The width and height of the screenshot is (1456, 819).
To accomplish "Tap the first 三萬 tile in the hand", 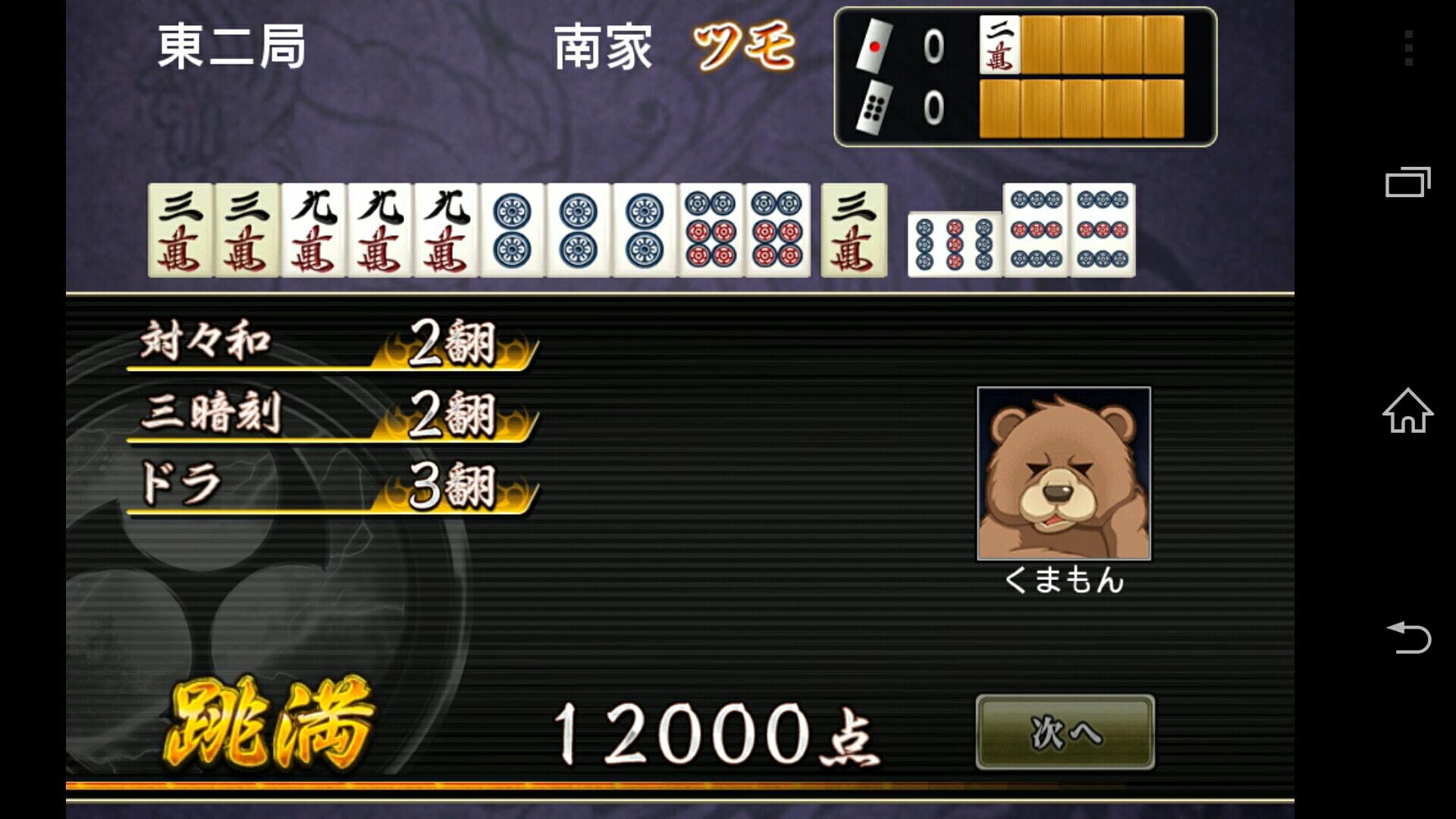I will (x=180, y=230).
